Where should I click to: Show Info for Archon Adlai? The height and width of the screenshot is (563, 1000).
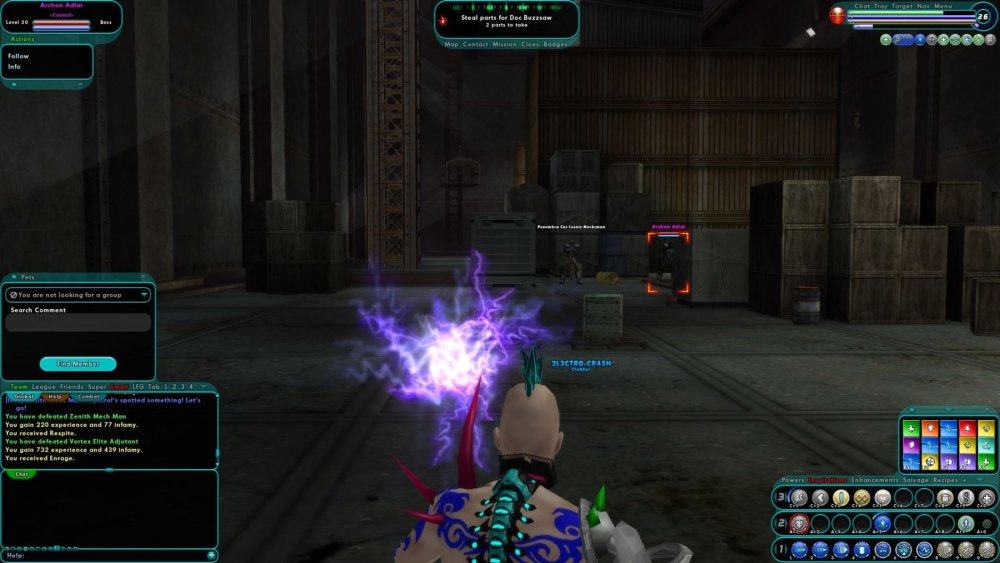click(15, 67)
